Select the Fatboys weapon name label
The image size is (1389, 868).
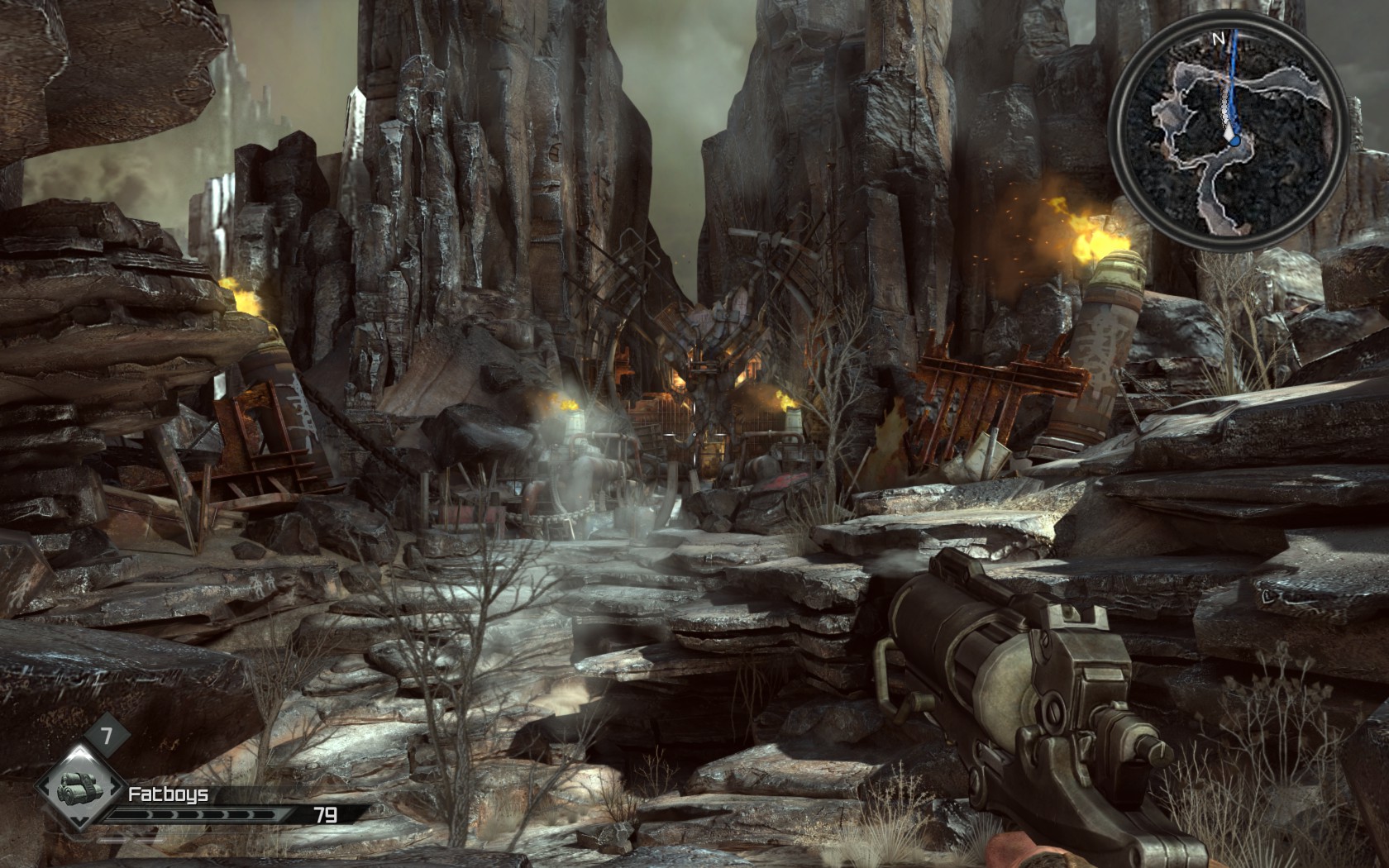pos(167,794)
